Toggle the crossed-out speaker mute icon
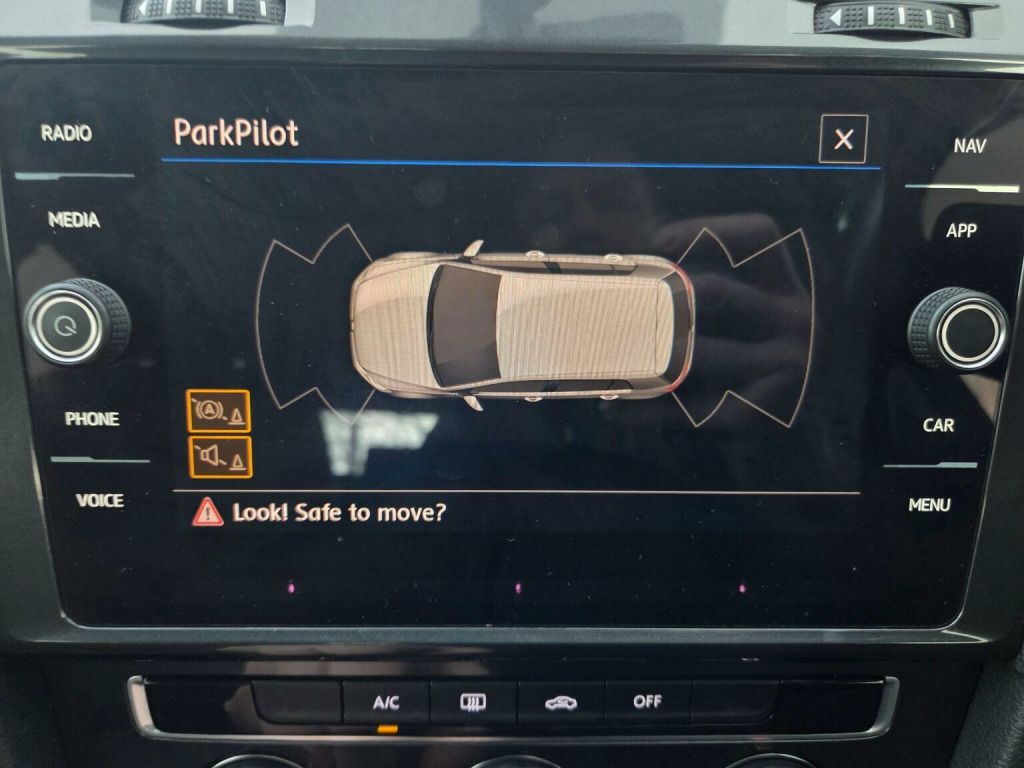 tap(219, 457)
